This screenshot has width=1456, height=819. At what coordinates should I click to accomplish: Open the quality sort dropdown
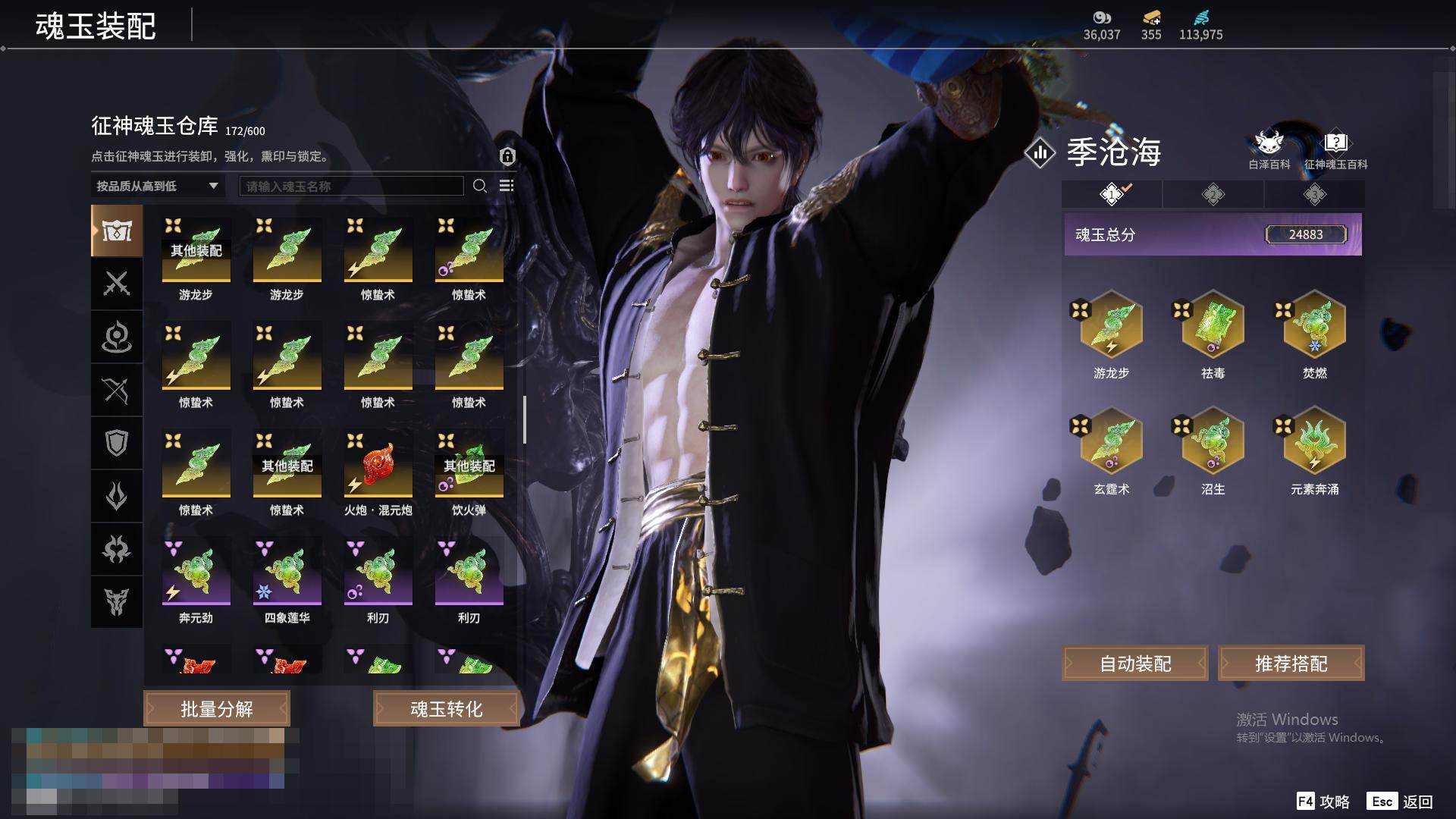(157, 186)
